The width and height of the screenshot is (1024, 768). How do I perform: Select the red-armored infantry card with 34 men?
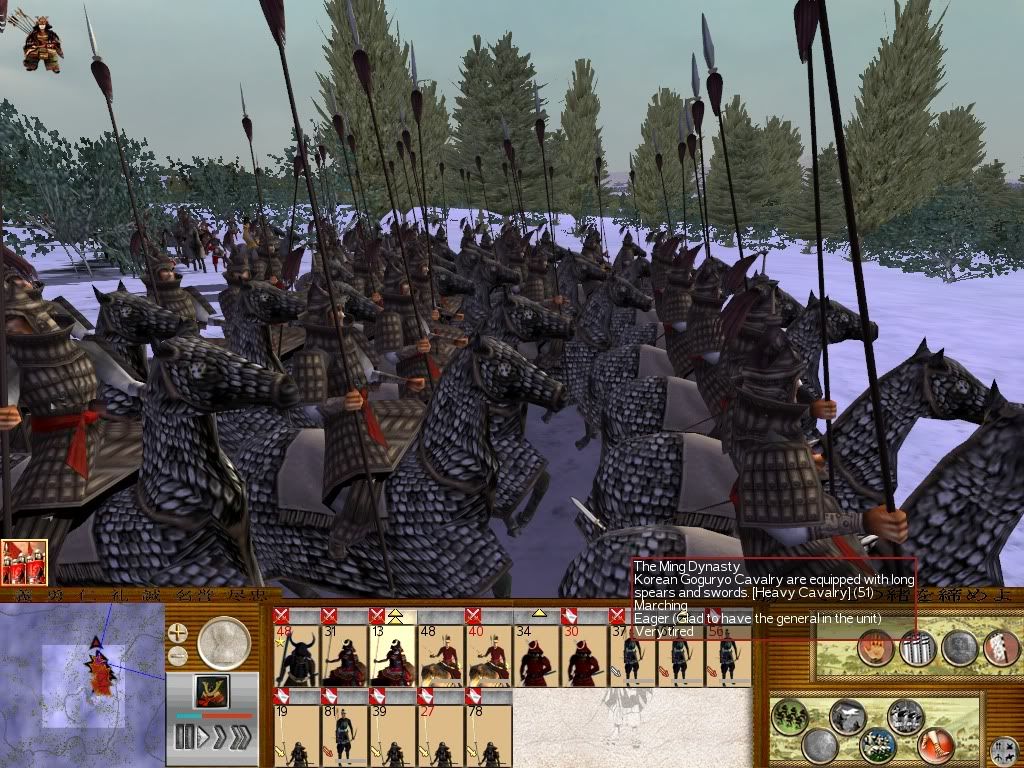point(535,652)
